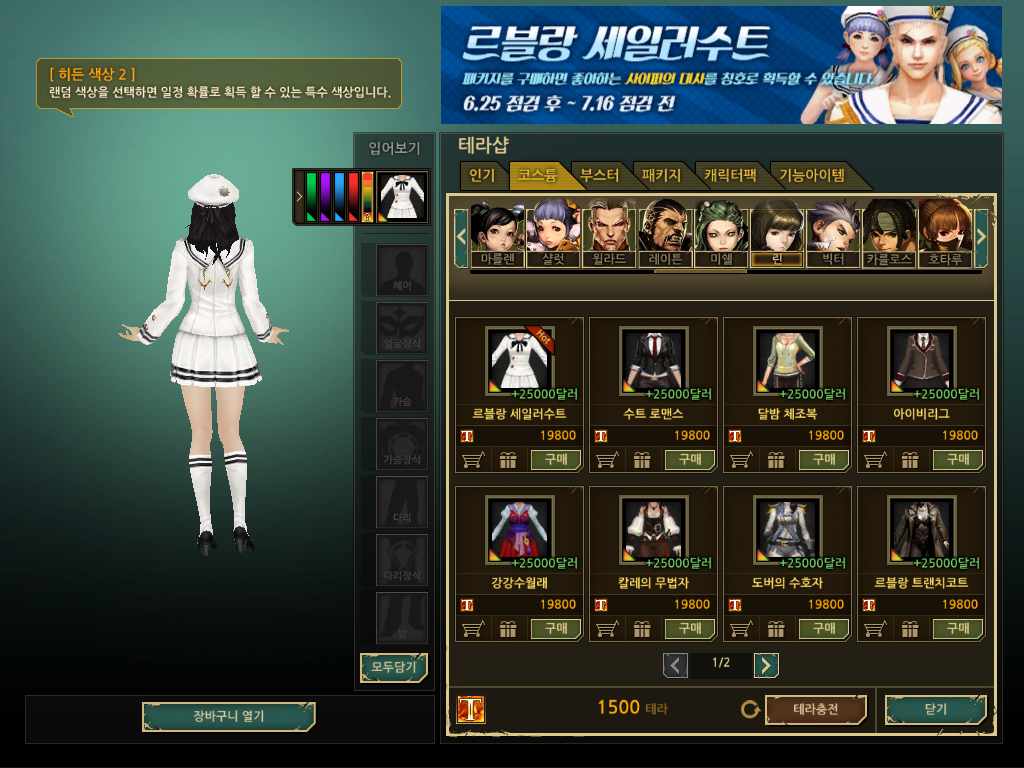
Task: Open the cart with 장바구니 열기
Action: pos(228,717)
